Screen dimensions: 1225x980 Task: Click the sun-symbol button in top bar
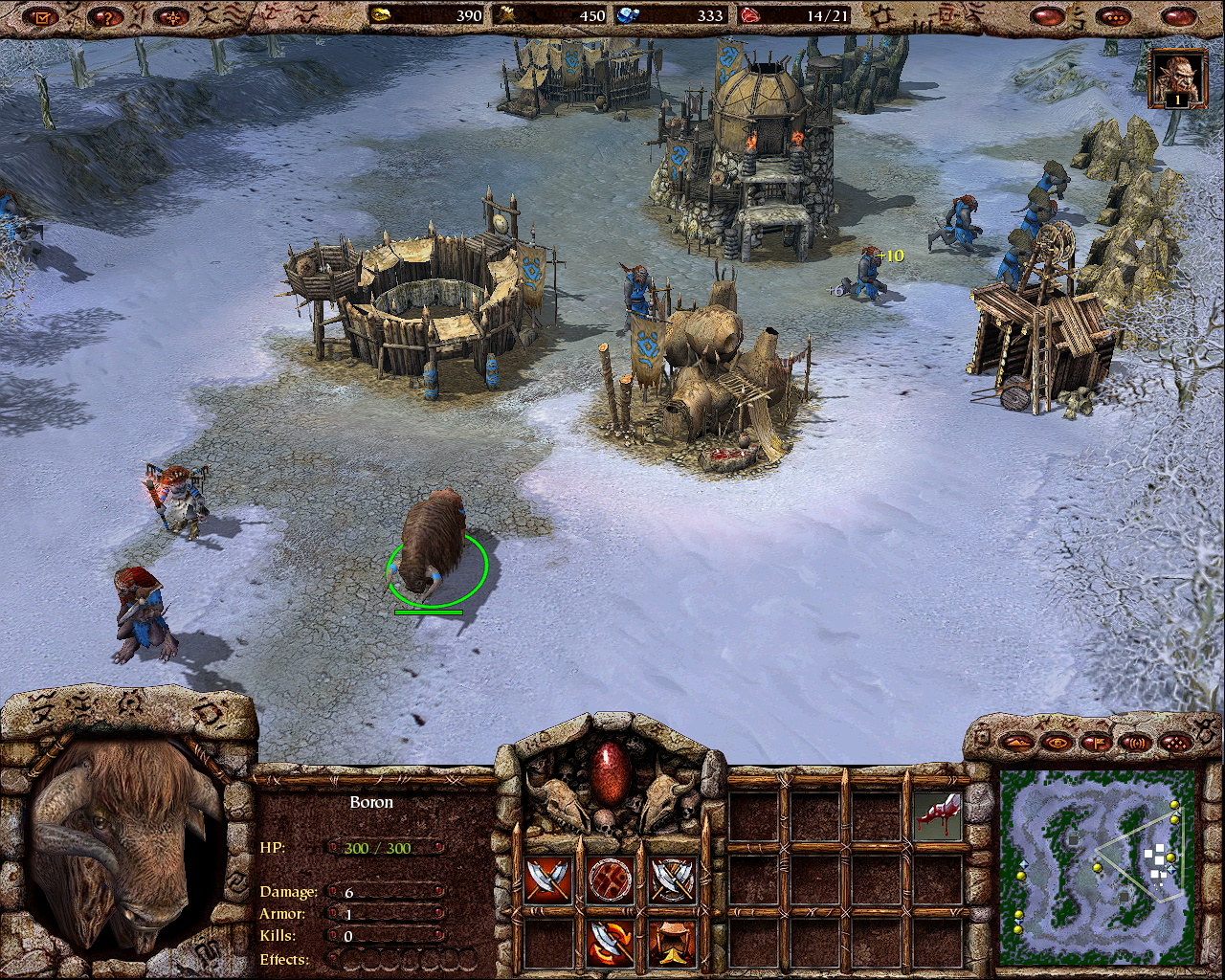point(172,16)
